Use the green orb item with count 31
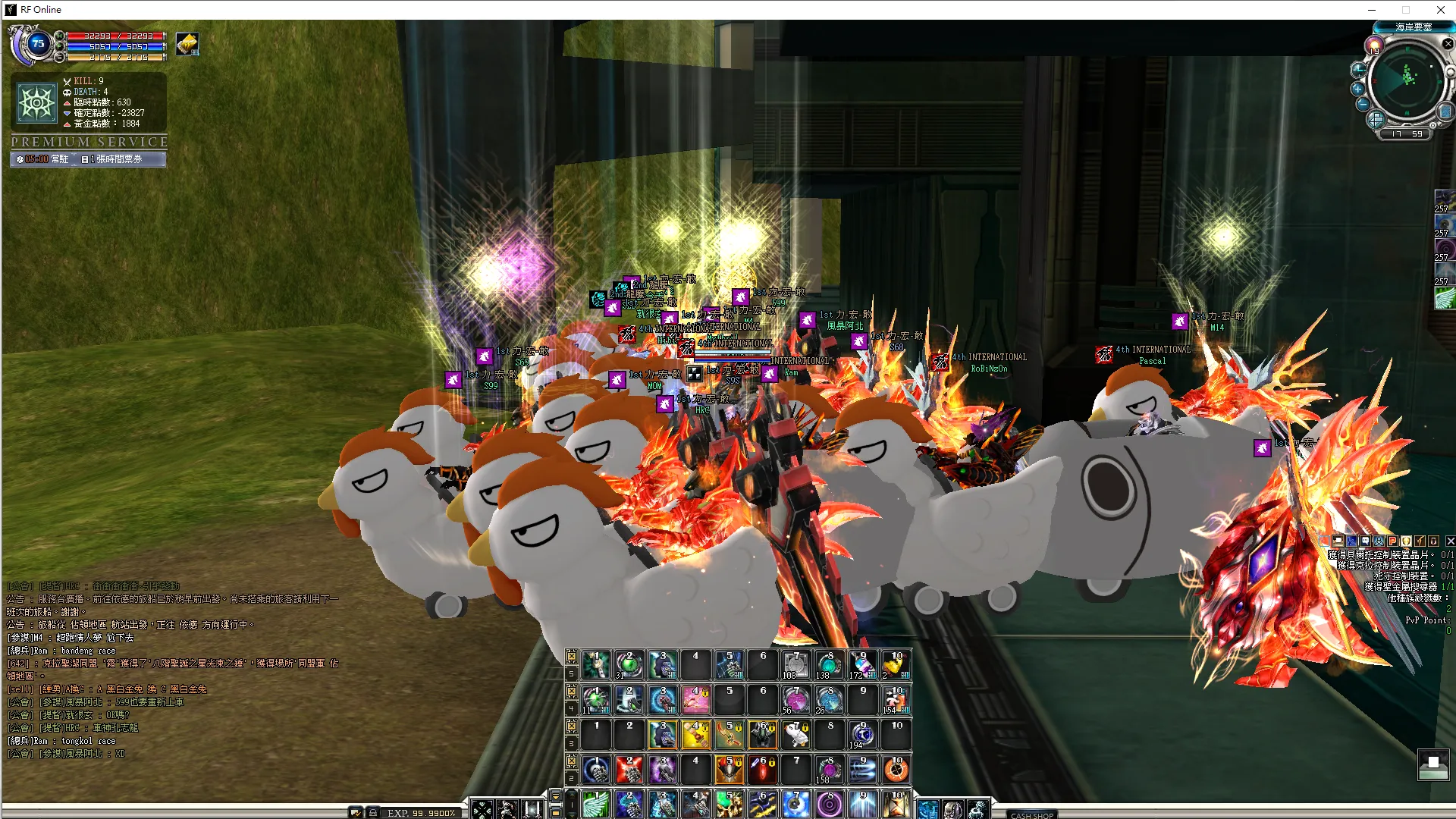The image size is (1456, 819). [x=629, y=665]
